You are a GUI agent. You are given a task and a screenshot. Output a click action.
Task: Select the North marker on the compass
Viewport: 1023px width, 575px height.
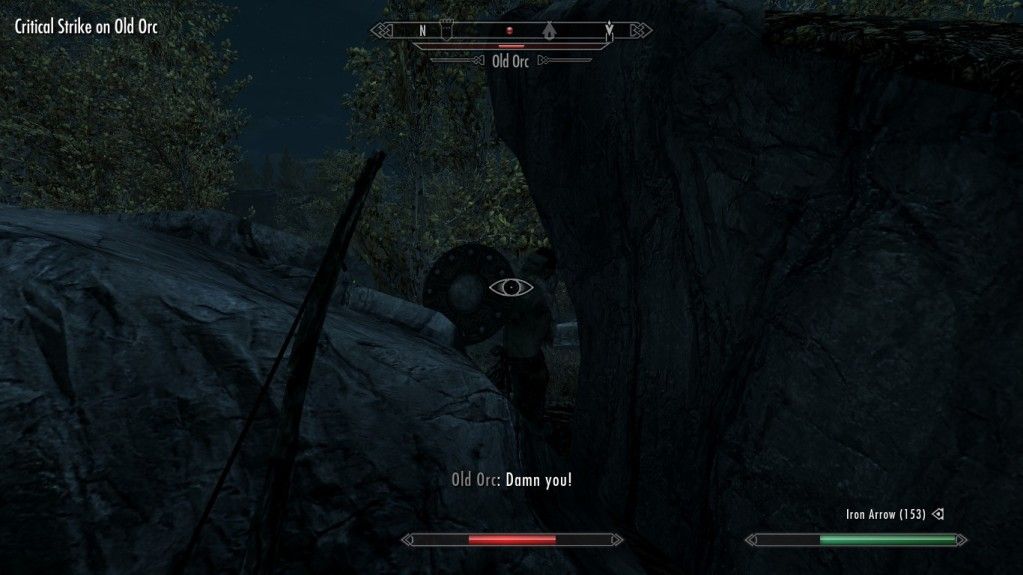[x=422, y=31]
